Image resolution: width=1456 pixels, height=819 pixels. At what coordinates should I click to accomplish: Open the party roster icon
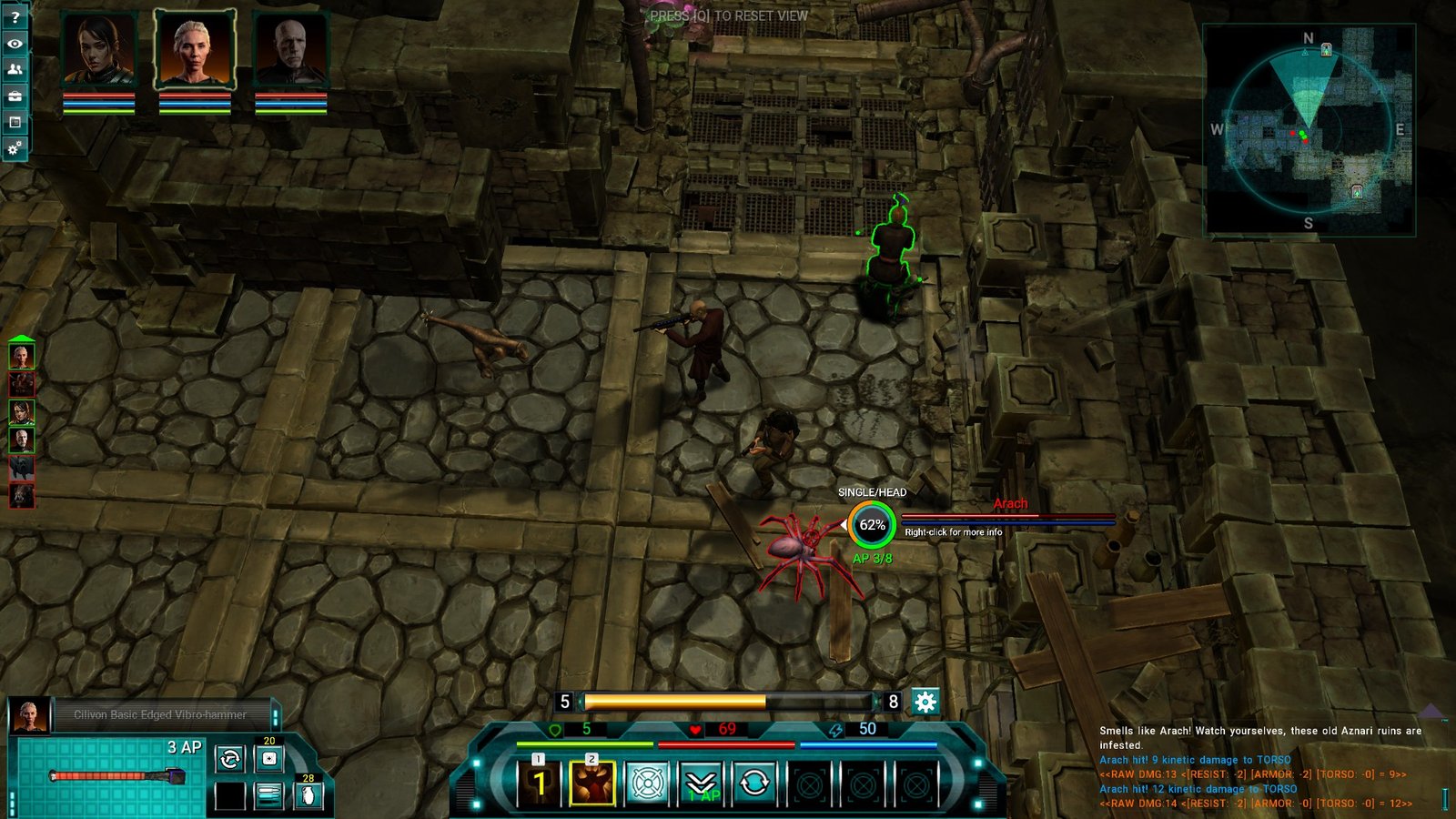point(15,69)
